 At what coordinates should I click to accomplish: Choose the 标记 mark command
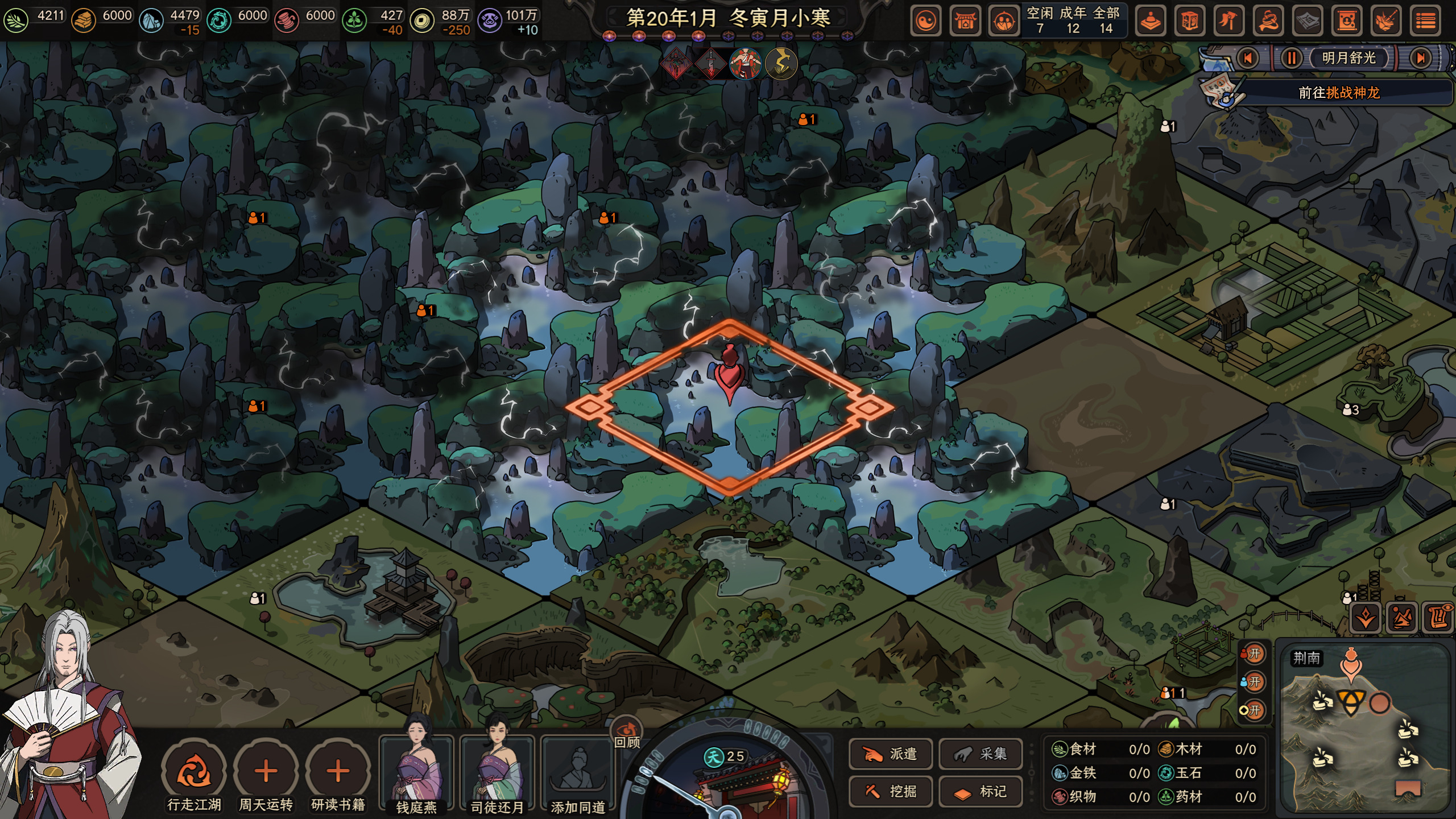[981, 791]
